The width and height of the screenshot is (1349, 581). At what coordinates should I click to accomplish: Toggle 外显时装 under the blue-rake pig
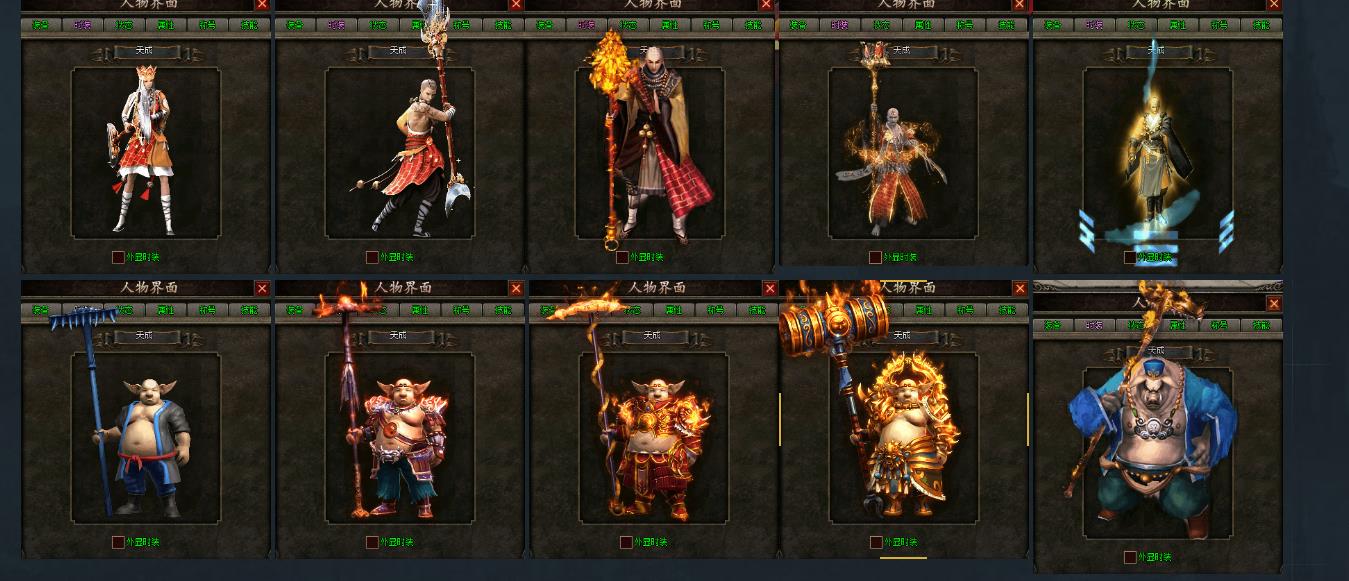coord(118,542)
